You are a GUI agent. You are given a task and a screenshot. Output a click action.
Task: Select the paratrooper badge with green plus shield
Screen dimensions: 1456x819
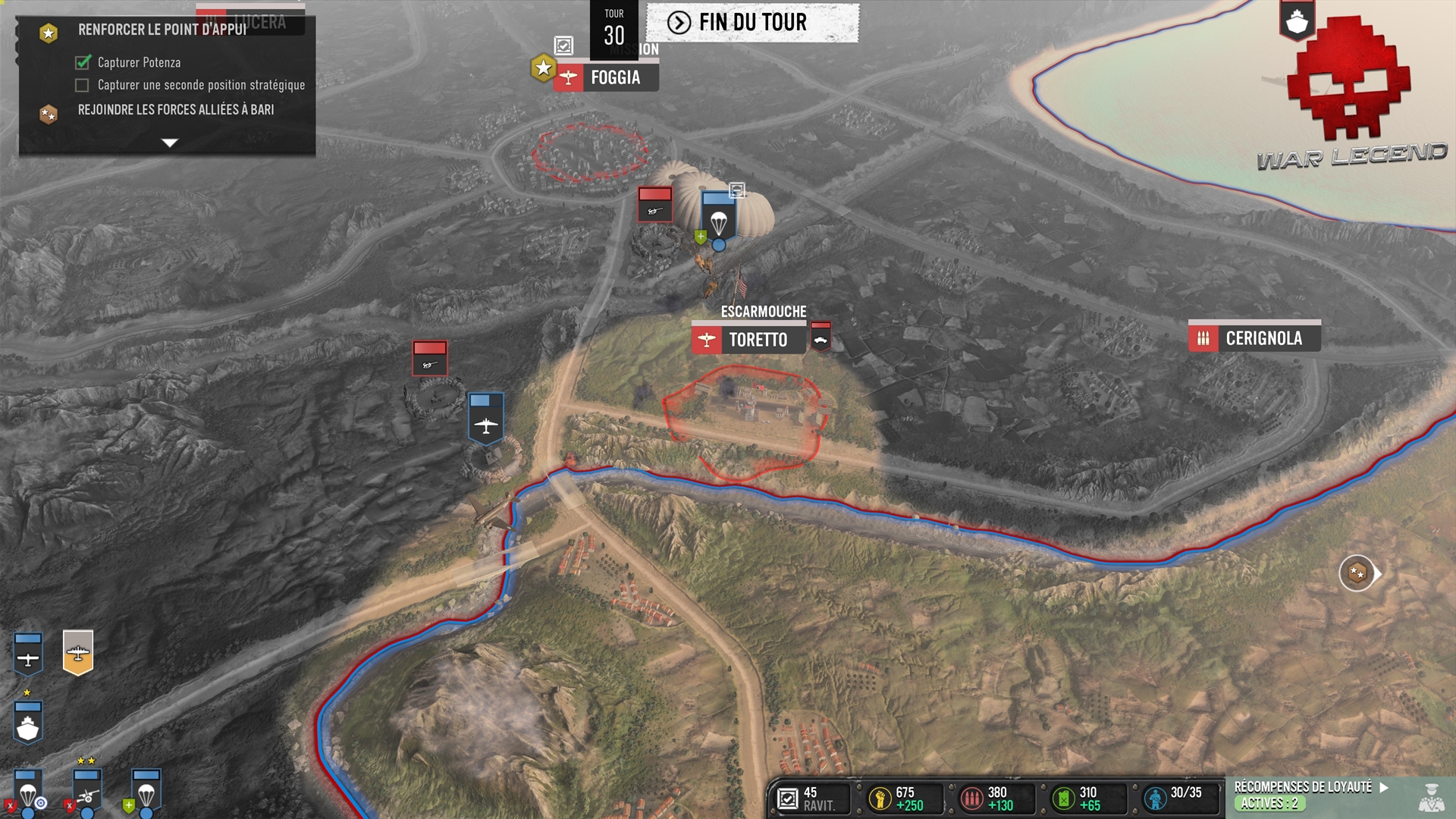(x=146, y=791)
